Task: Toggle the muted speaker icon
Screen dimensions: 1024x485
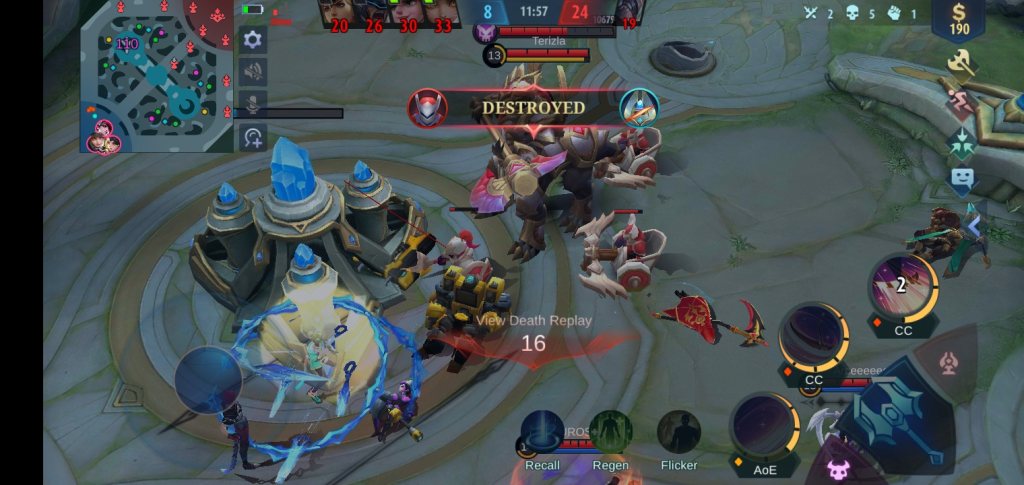Action: tap(253, 71)
